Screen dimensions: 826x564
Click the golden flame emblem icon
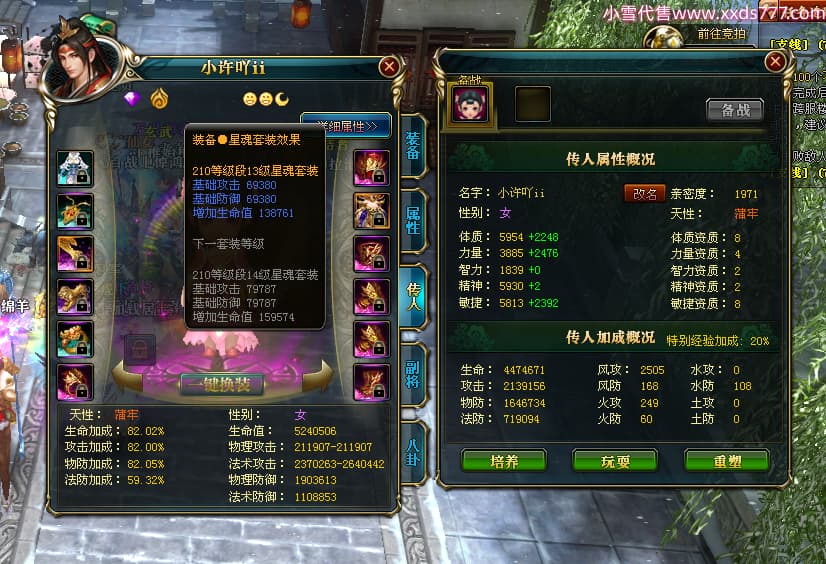158,99
